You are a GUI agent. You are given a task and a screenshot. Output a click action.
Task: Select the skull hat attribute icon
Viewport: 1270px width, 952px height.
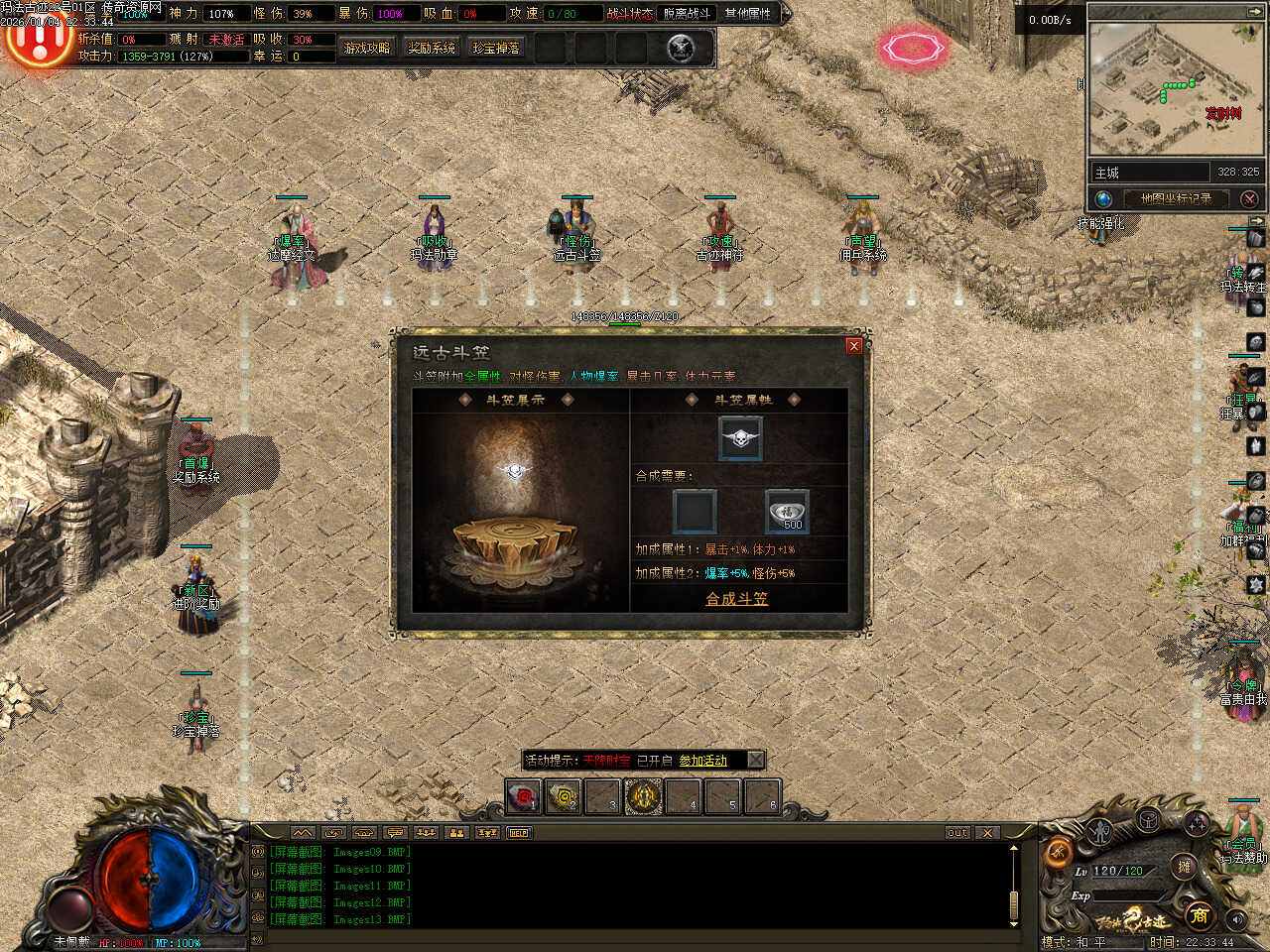coord(740,438)
